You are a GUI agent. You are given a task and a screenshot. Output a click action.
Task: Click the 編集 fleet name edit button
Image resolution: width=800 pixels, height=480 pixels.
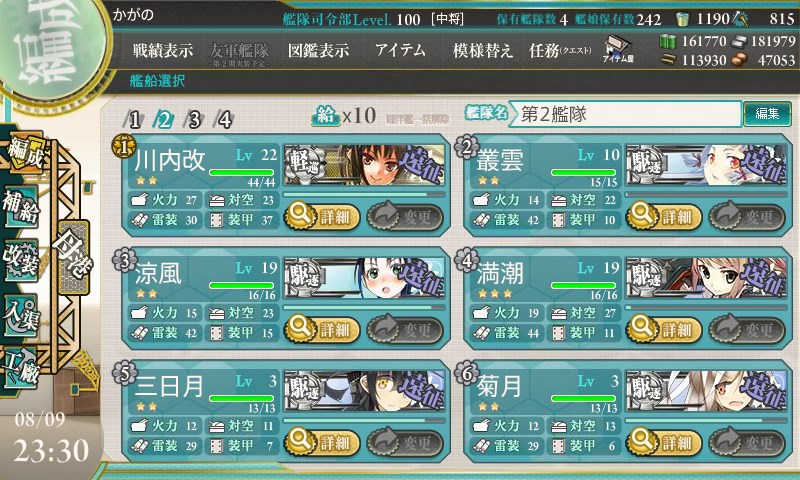767,113
